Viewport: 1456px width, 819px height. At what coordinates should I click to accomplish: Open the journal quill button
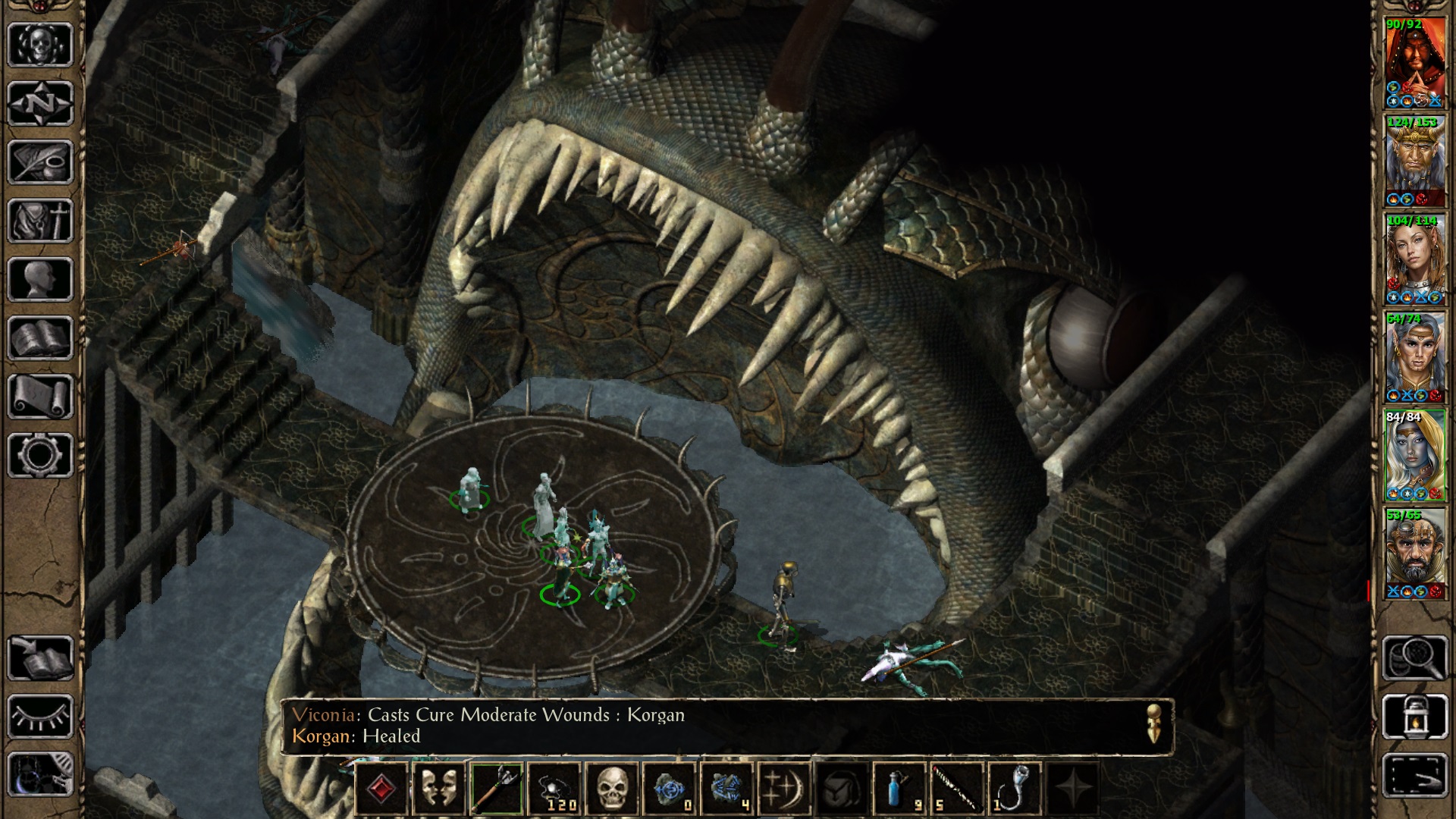pyautogui.click(x=40, y=162)
